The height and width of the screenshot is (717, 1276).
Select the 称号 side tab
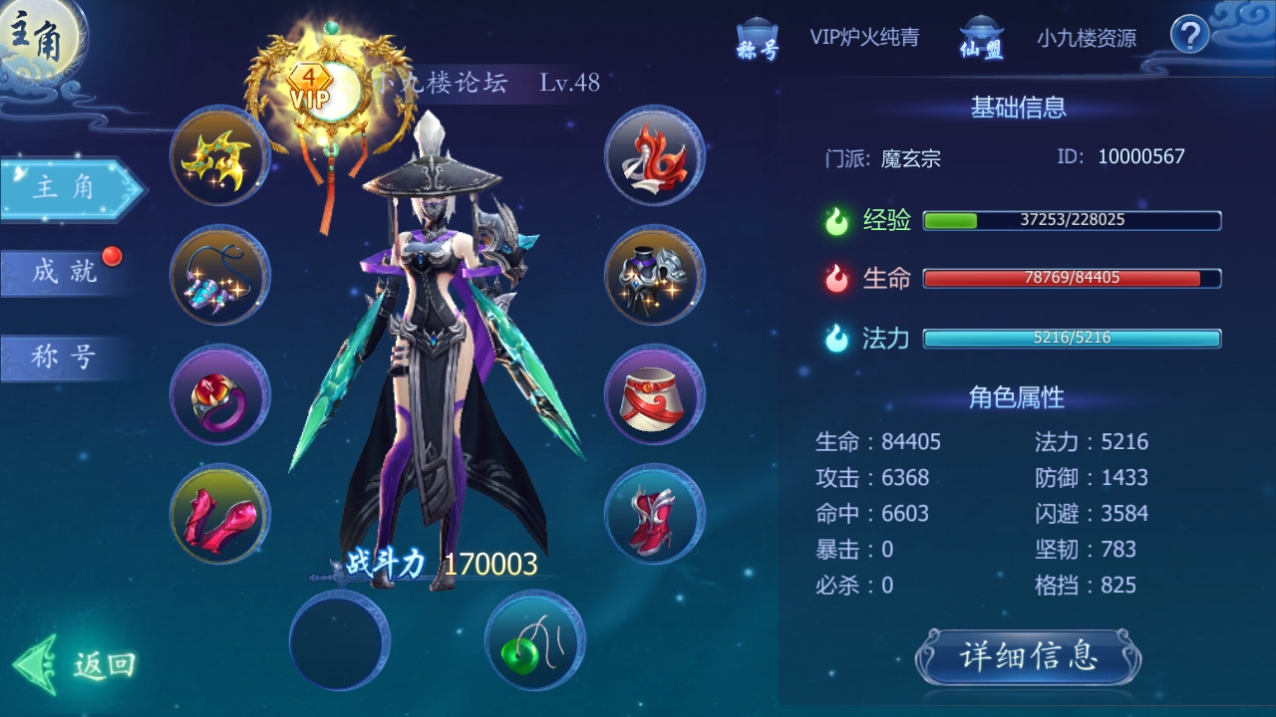pyautogui.click(x=64, y=357)
